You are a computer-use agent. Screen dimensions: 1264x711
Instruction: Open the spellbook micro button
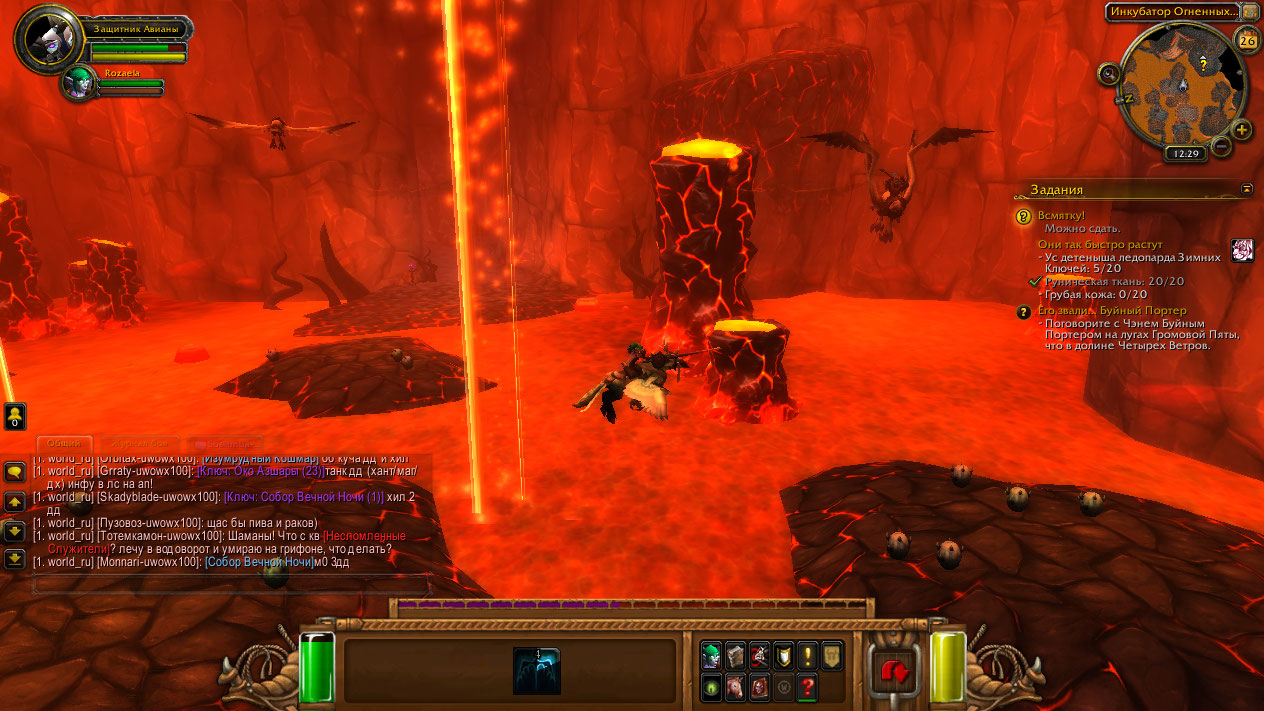pyautogui.click(x=735, y=655)
